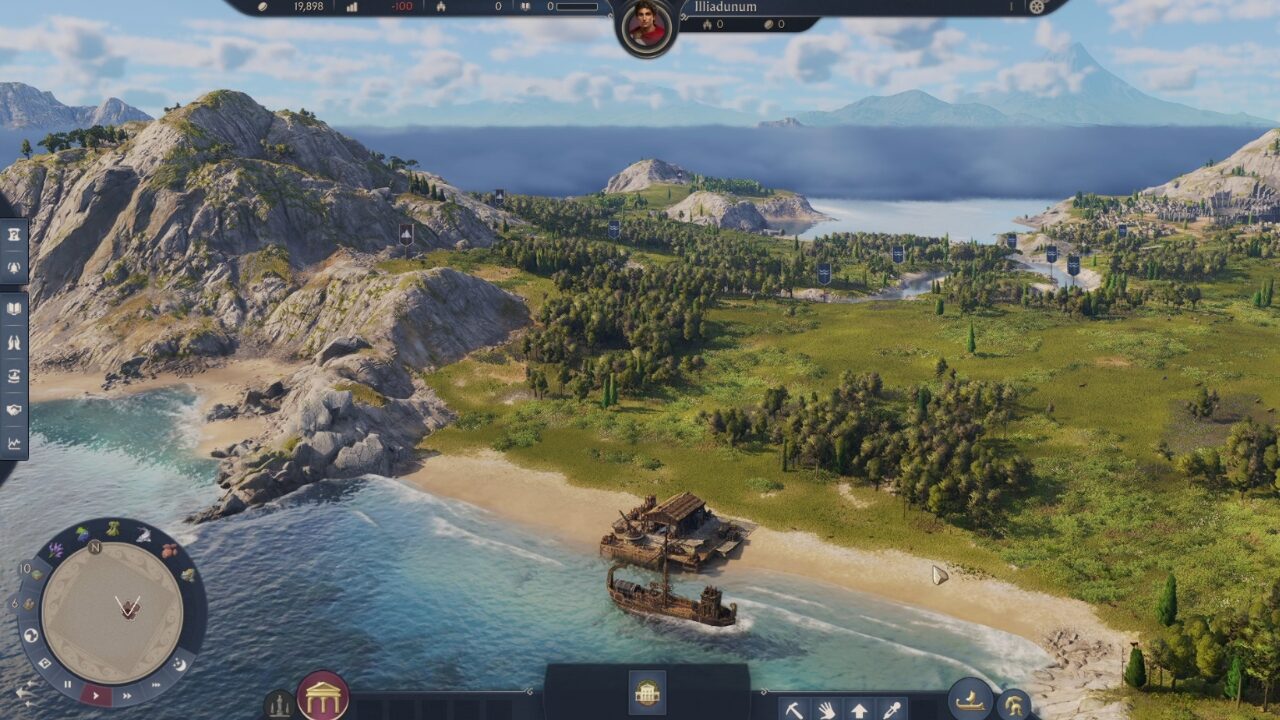Image resolution: width=1280 pixels, height=720 pixels.
Task: Select the building card in the bottom tray
Action: tap(647, 692)
